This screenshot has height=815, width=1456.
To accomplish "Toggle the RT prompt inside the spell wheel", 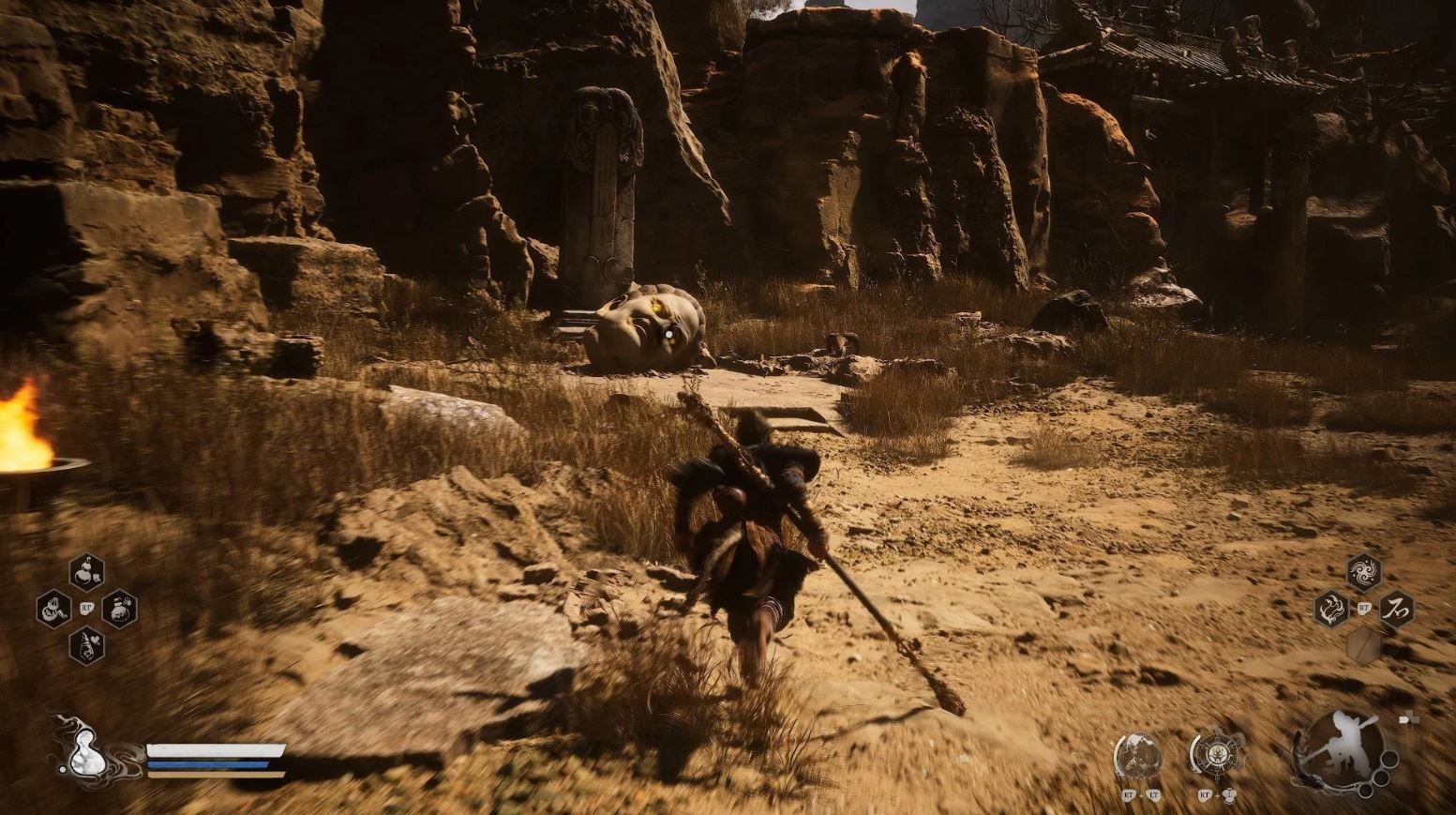I will pos(1364,608).
